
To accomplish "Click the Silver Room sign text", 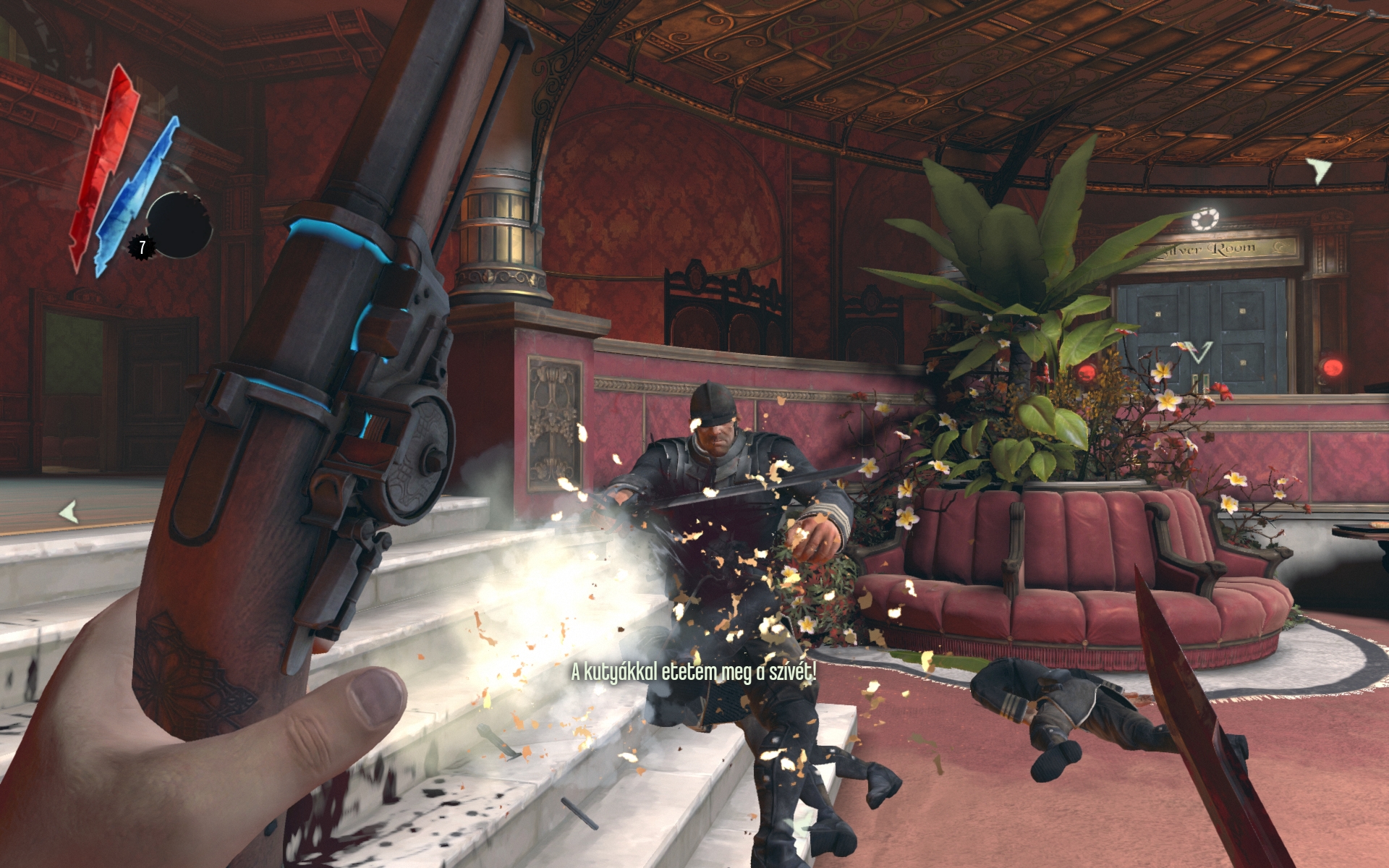I will point(1206,249).
